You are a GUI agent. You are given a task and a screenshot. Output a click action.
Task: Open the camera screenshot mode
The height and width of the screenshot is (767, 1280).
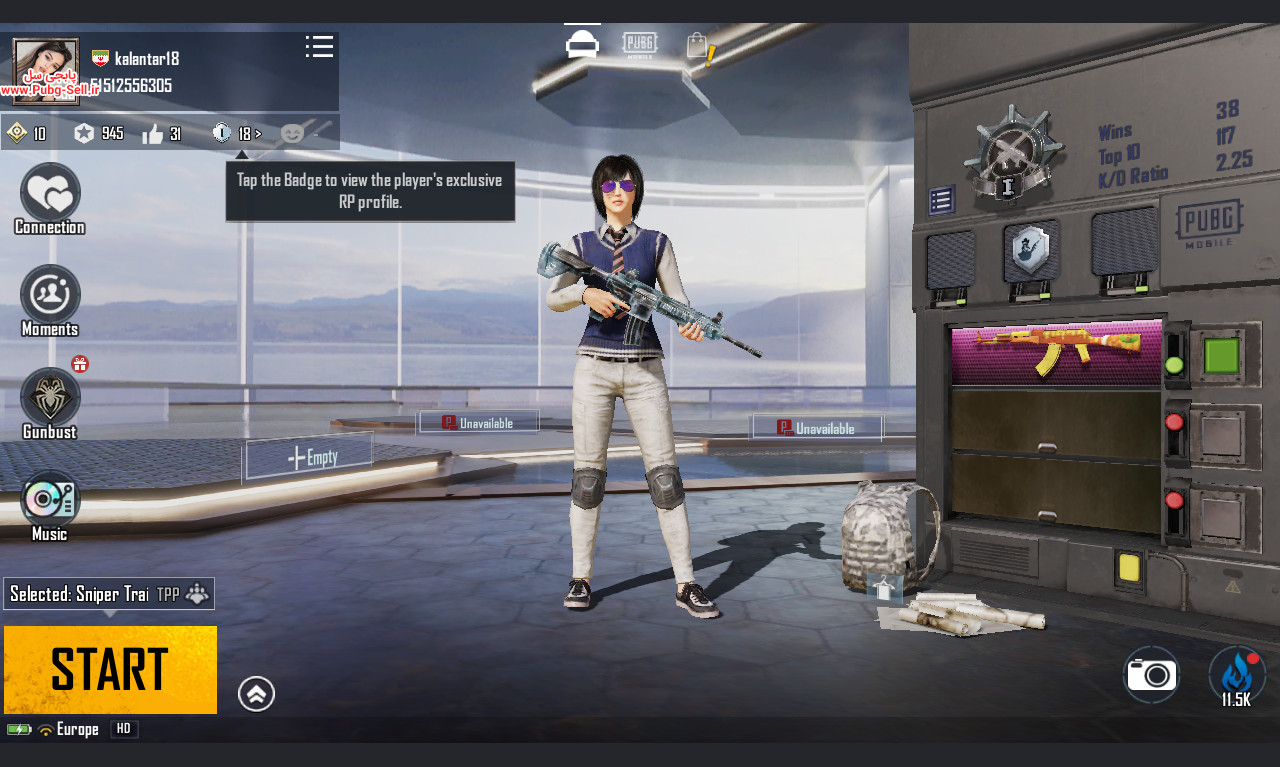(x=1151, y=675)
